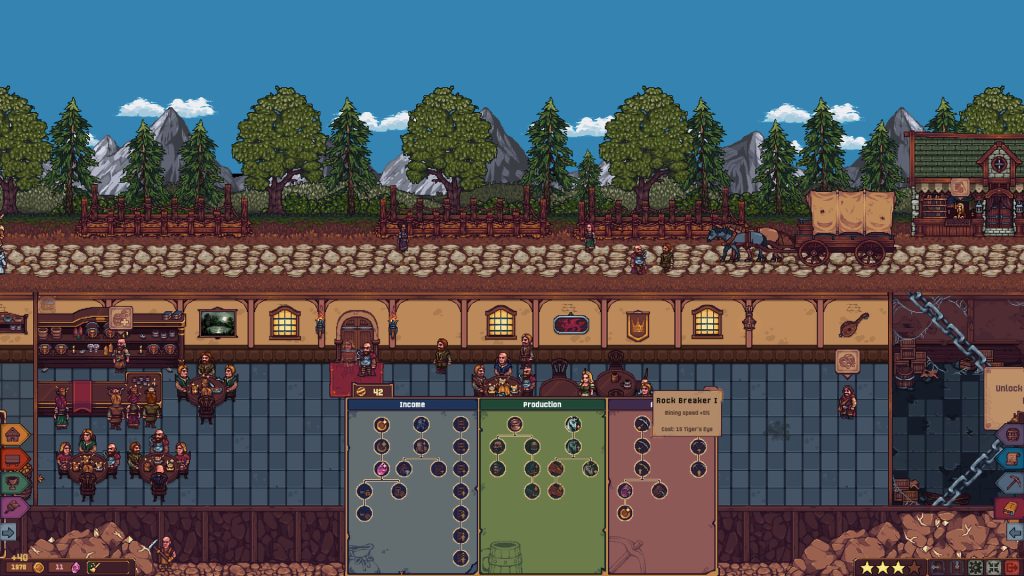The width and height of the screenshot is (1024, 576).
Task: Select the pink potion node in Income tree
Action: click(382, 468)
